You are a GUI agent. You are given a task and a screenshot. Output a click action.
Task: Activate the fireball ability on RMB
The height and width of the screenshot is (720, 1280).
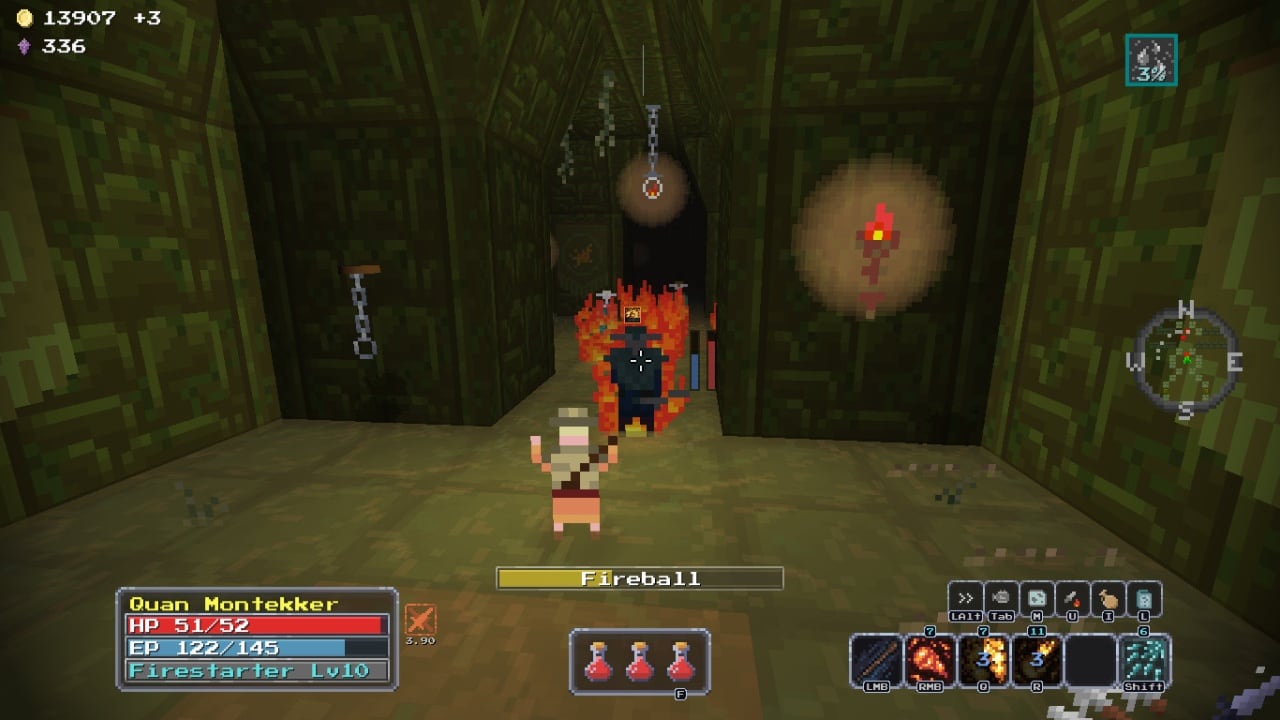(x=930, y=660)
